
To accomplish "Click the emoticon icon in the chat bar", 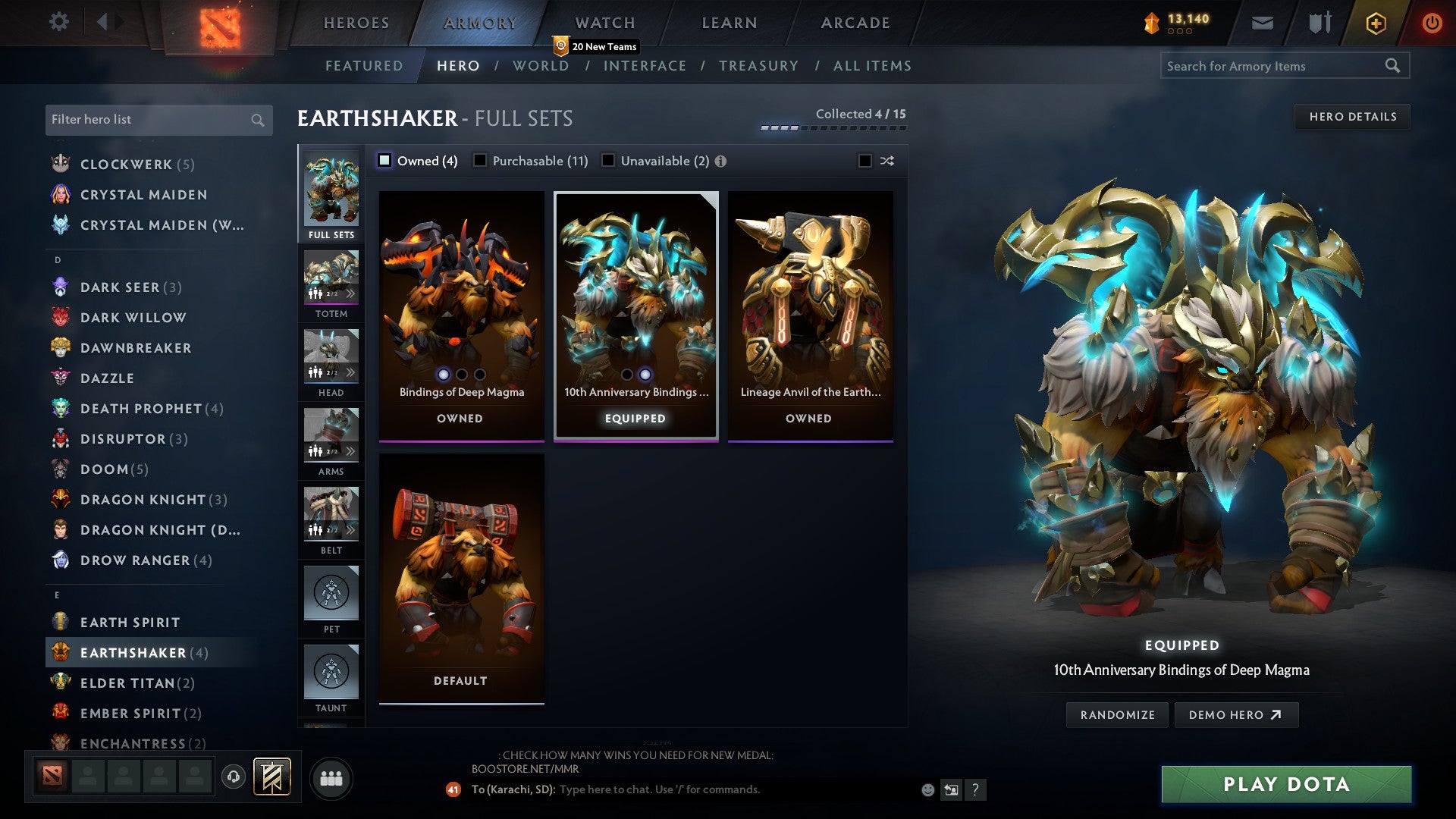I will click(x=927, y=789).
